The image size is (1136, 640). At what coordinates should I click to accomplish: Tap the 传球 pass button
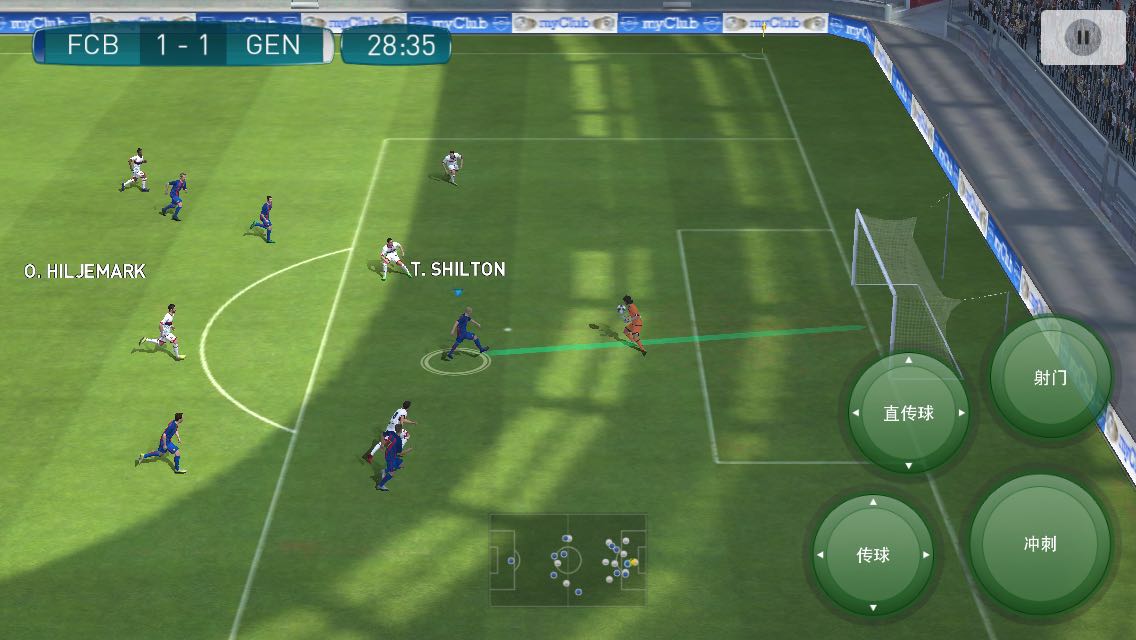coord(873,555)
